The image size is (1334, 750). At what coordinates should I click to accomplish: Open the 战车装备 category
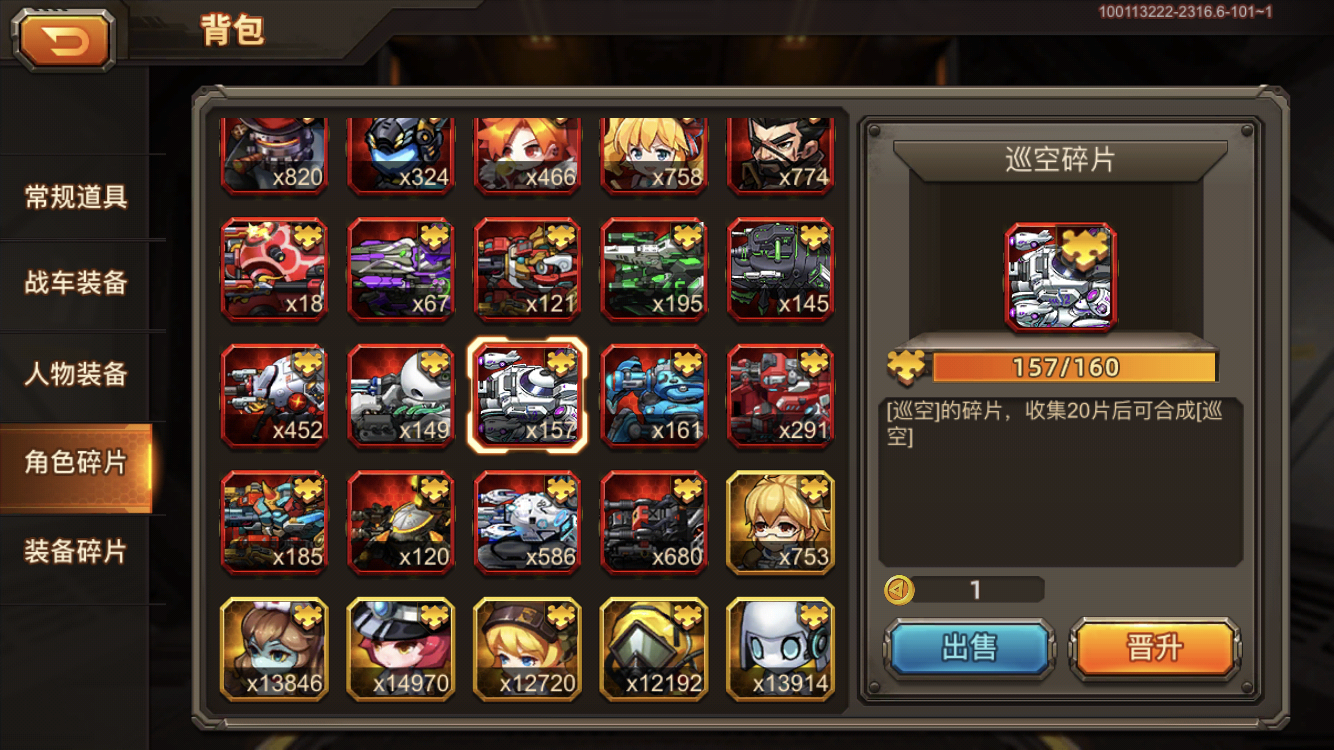pos(77,284)
